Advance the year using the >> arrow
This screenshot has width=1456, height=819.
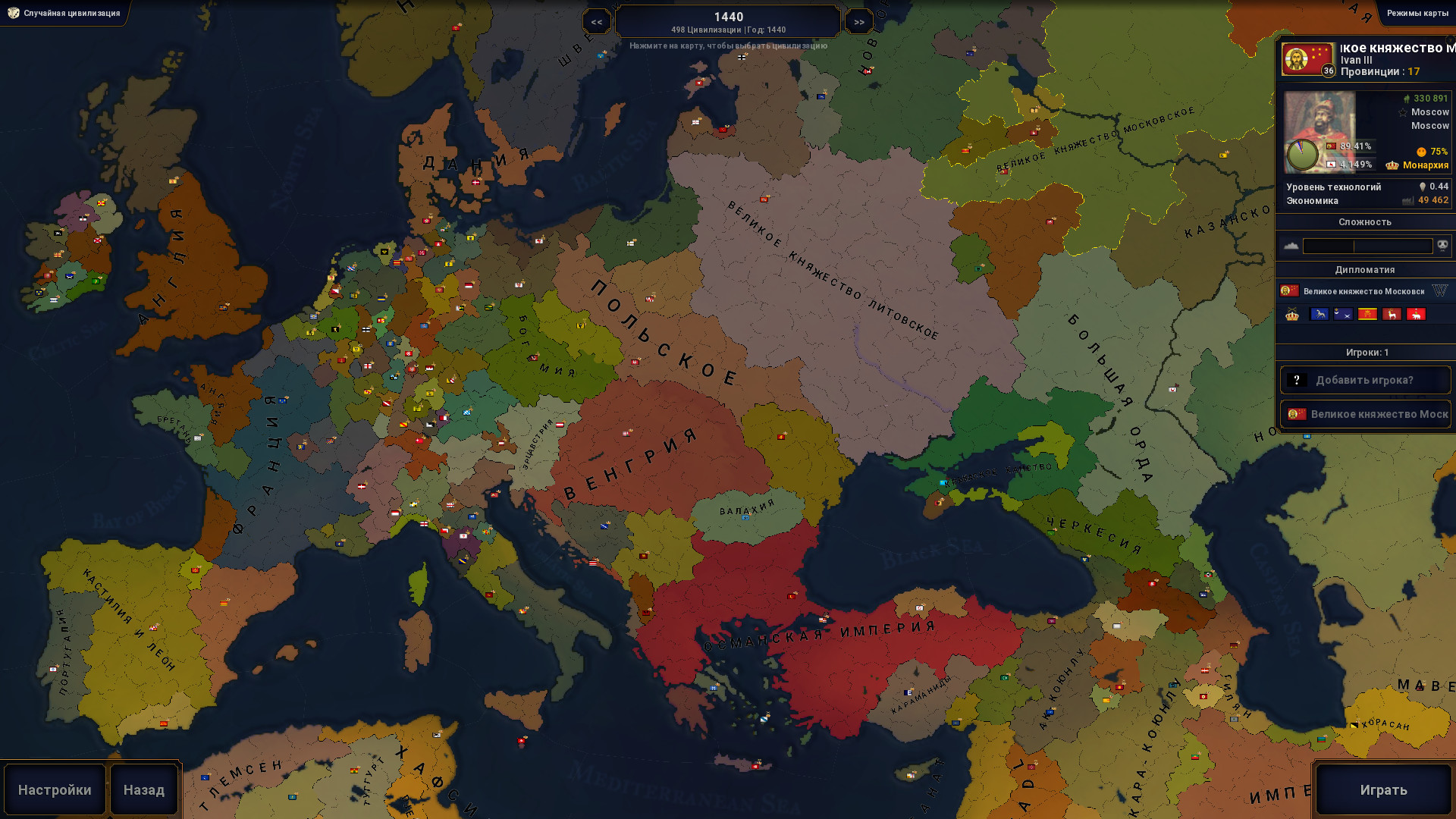coord(859,20)
